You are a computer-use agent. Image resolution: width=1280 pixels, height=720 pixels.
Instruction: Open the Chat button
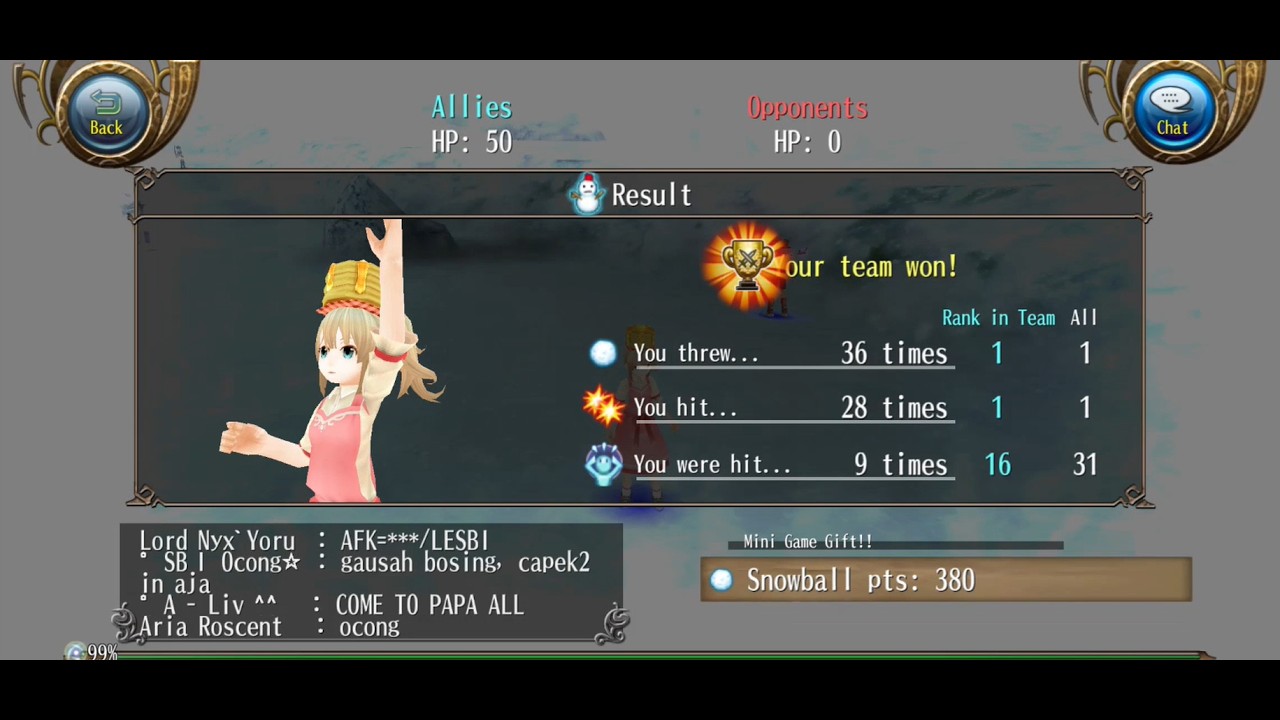1172,112
